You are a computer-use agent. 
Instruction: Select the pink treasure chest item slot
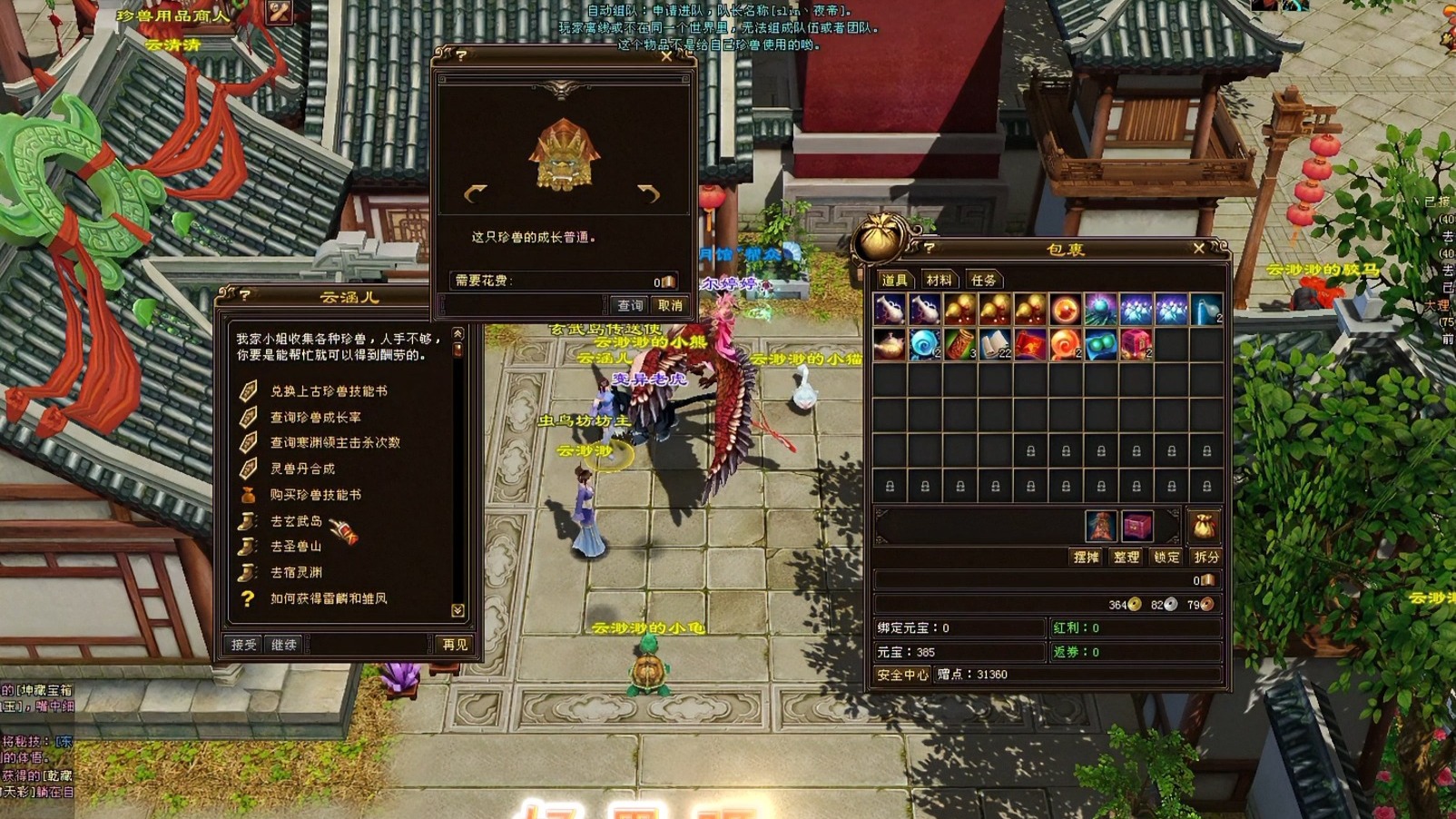coord(1136,345)
